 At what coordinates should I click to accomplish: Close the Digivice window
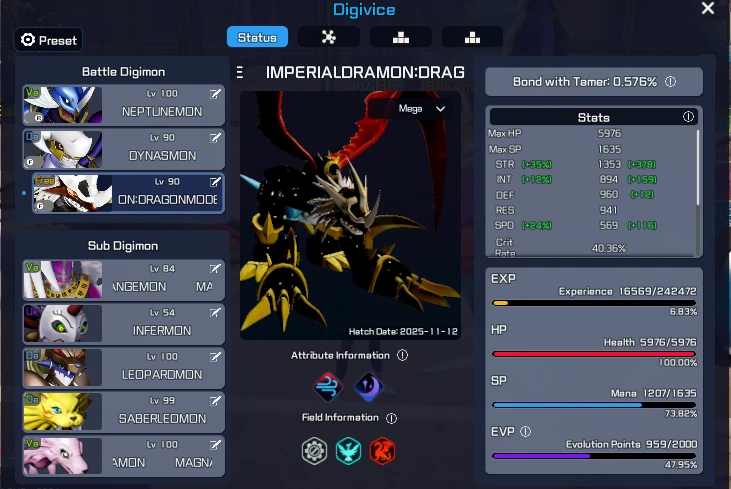click(708, 9)
